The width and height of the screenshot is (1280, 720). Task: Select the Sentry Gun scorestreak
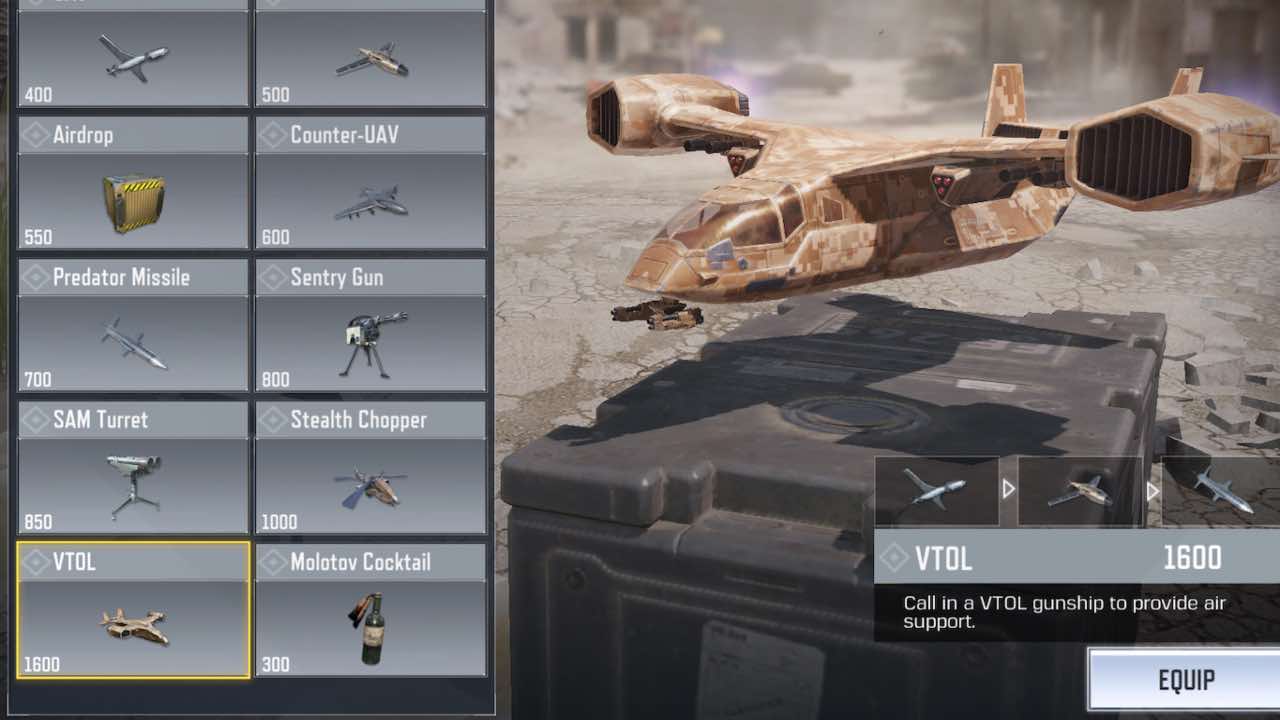pos(371,325)
